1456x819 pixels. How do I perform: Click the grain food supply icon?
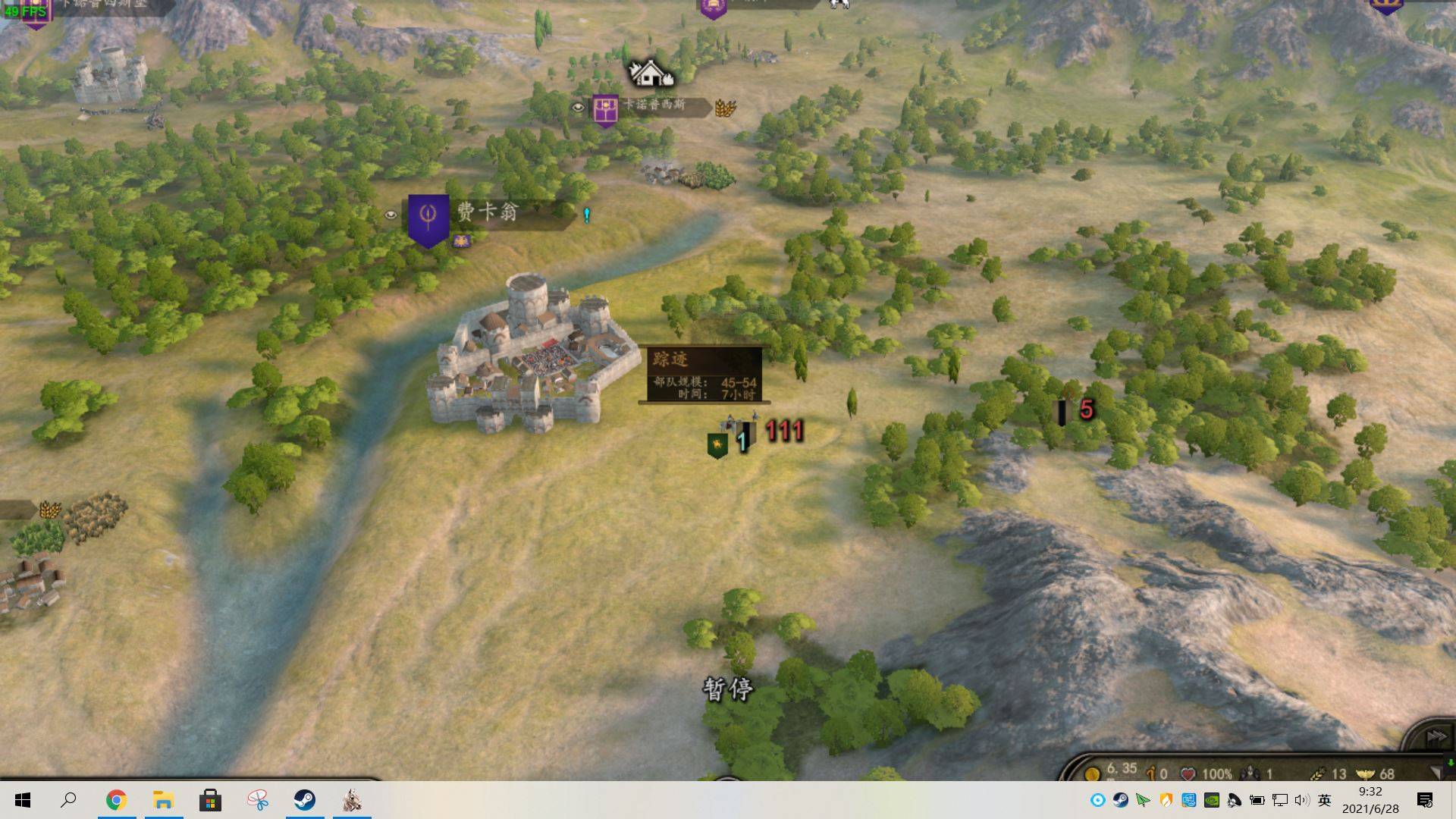pos(1318,774)
